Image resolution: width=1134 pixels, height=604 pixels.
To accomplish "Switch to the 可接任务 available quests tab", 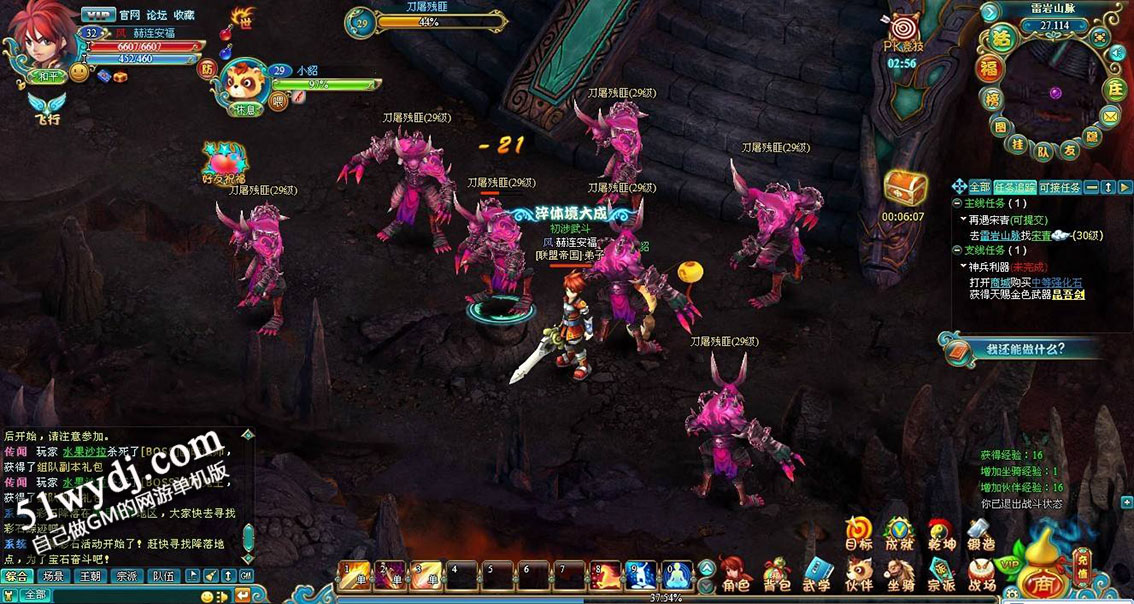I will [1060, 187].
